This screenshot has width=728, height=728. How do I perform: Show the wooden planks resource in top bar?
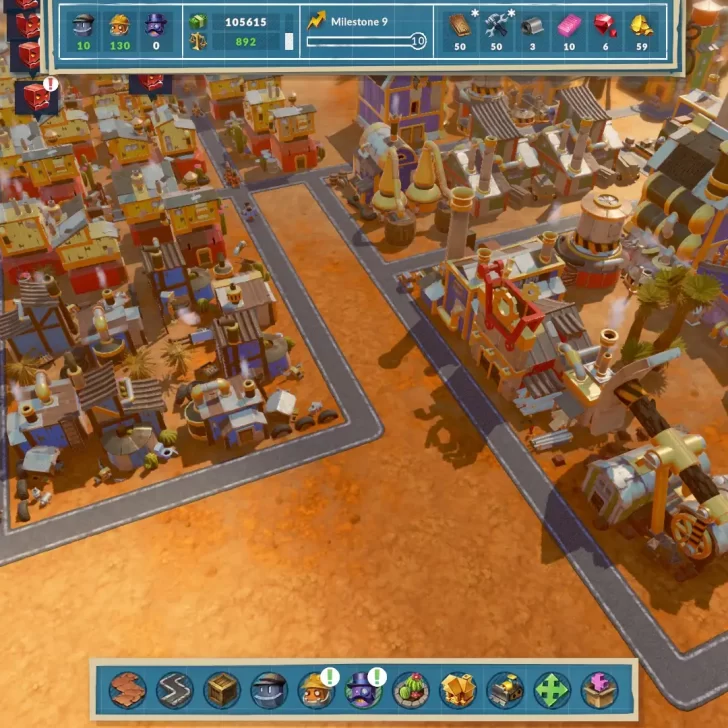pos(460,25)
